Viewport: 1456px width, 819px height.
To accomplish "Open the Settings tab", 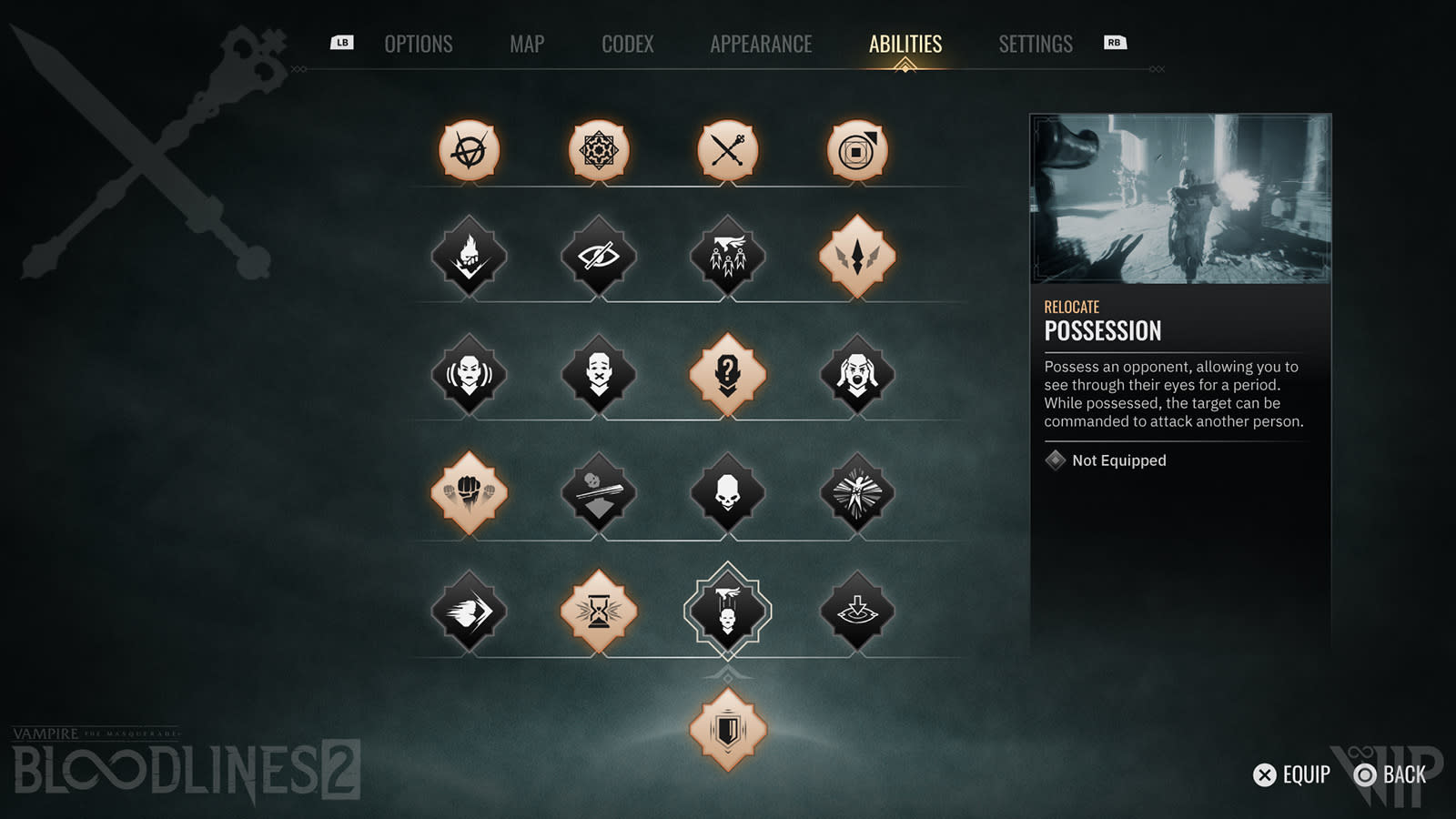I will [x=1036, y=44].
